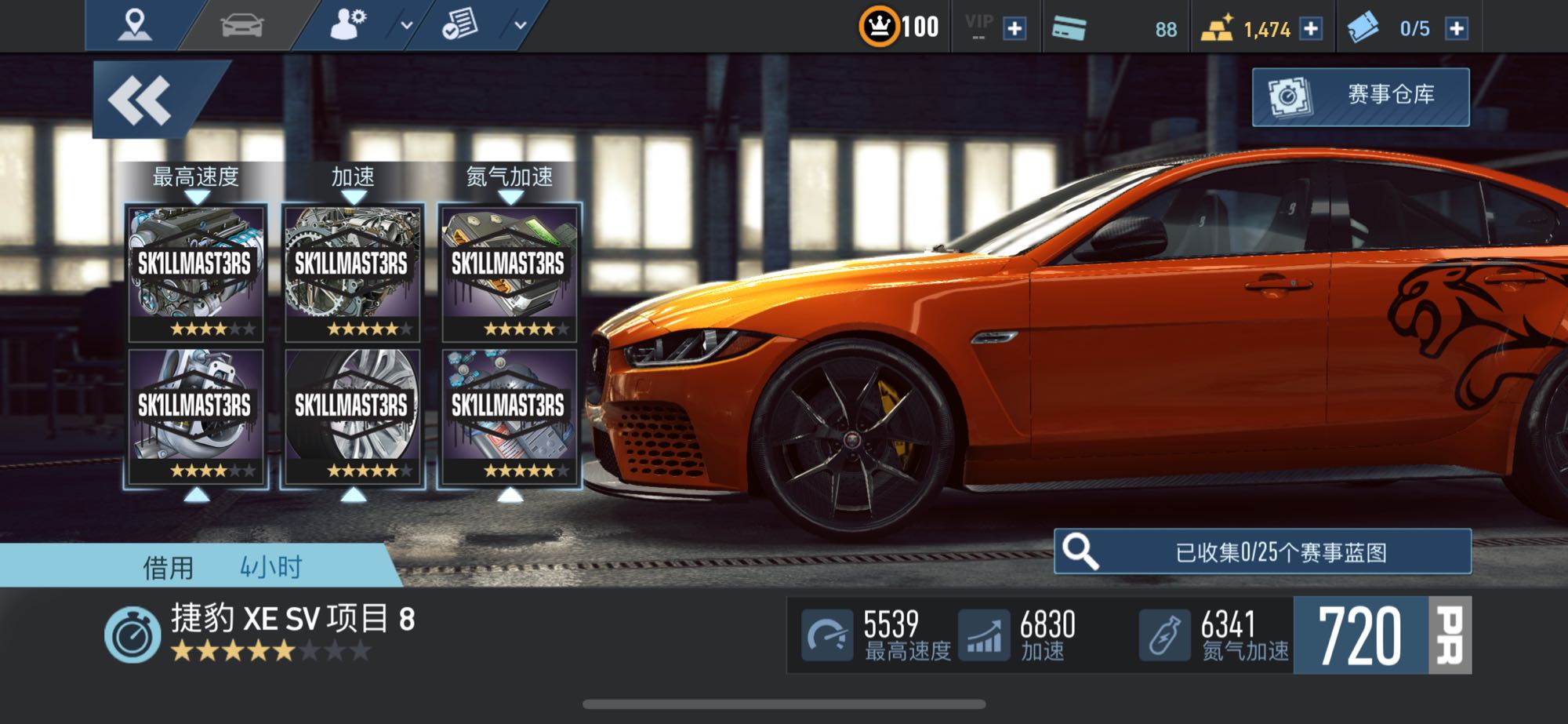
Task: Switch to the car garage tab
Action: 242,25
